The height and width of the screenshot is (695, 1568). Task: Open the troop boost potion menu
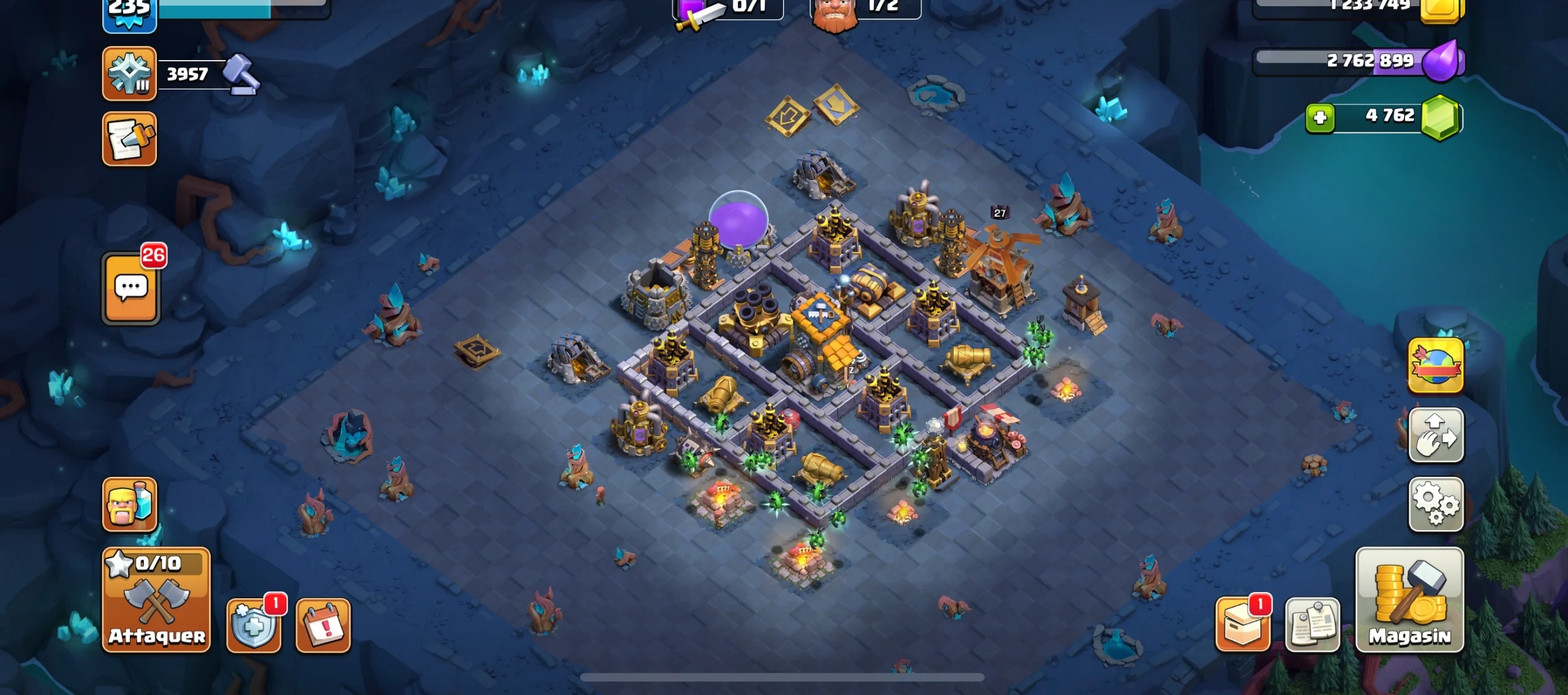(x=129, y=504)
